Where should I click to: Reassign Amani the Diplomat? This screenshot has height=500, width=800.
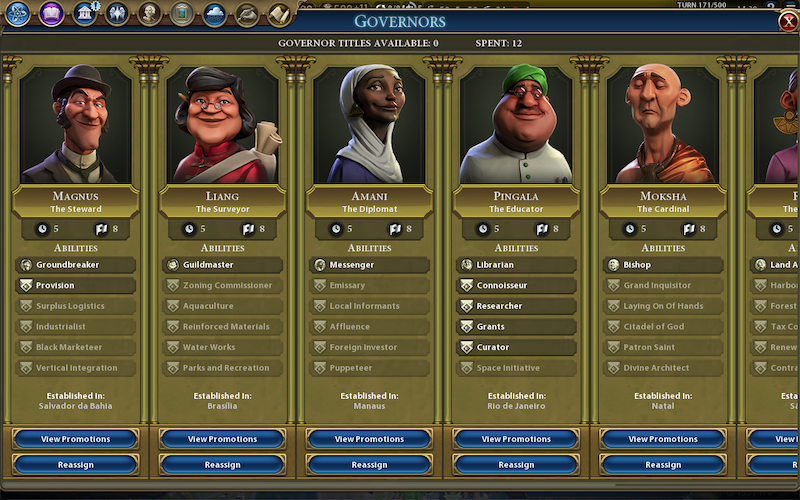click(x=369, y=464)
